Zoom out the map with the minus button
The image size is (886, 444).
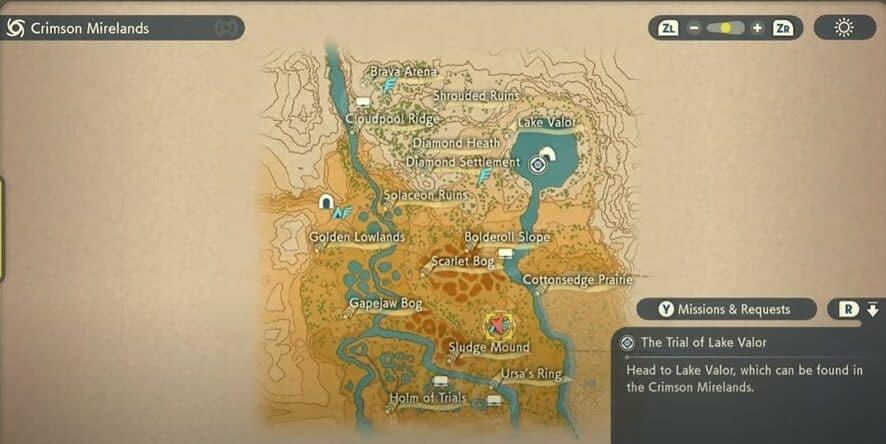click(694, 28)
